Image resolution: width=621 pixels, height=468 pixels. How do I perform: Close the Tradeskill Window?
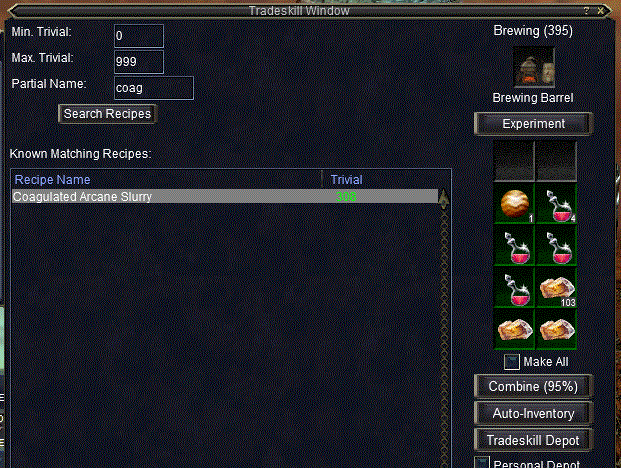tap(600, 10)
